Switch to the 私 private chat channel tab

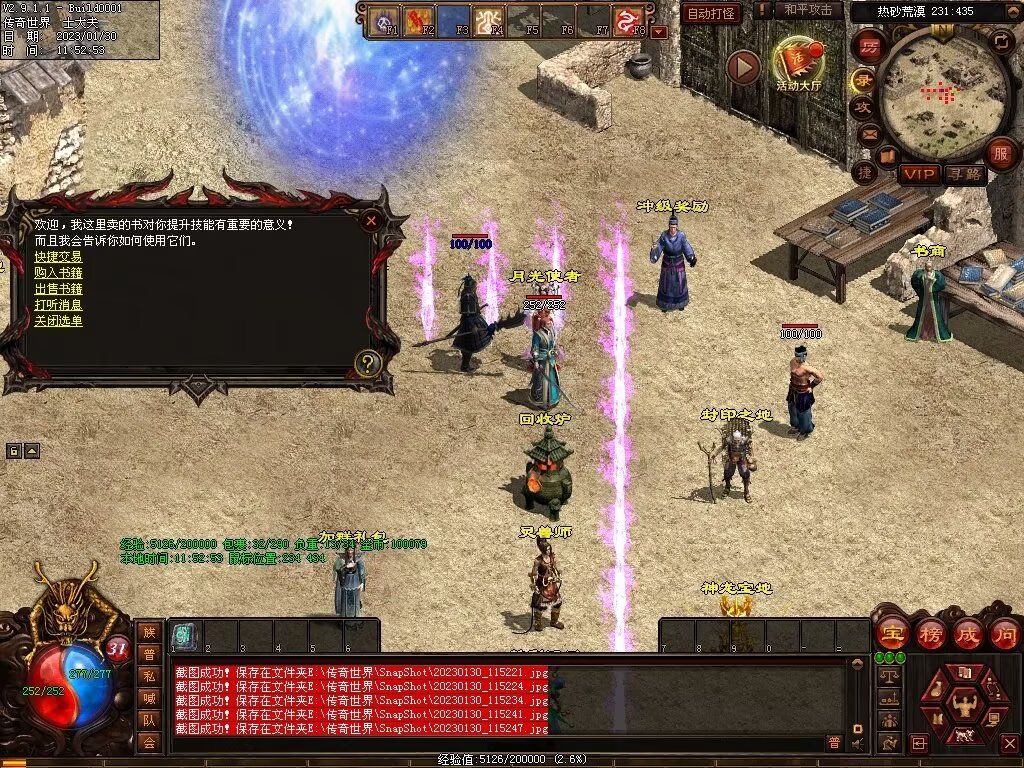149,675
